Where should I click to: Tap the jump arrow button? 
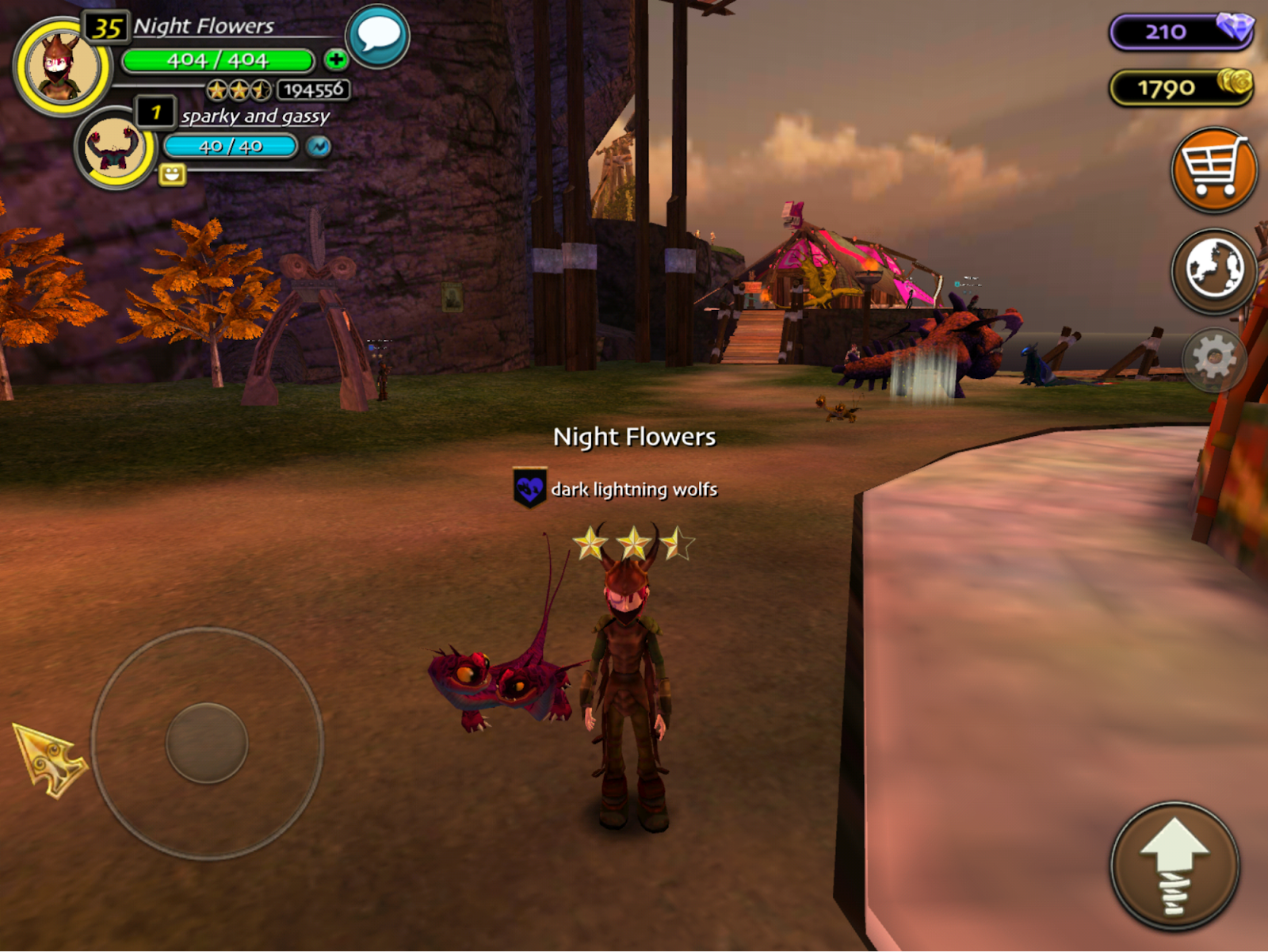pyautogui.click(x=1174, y=866)
